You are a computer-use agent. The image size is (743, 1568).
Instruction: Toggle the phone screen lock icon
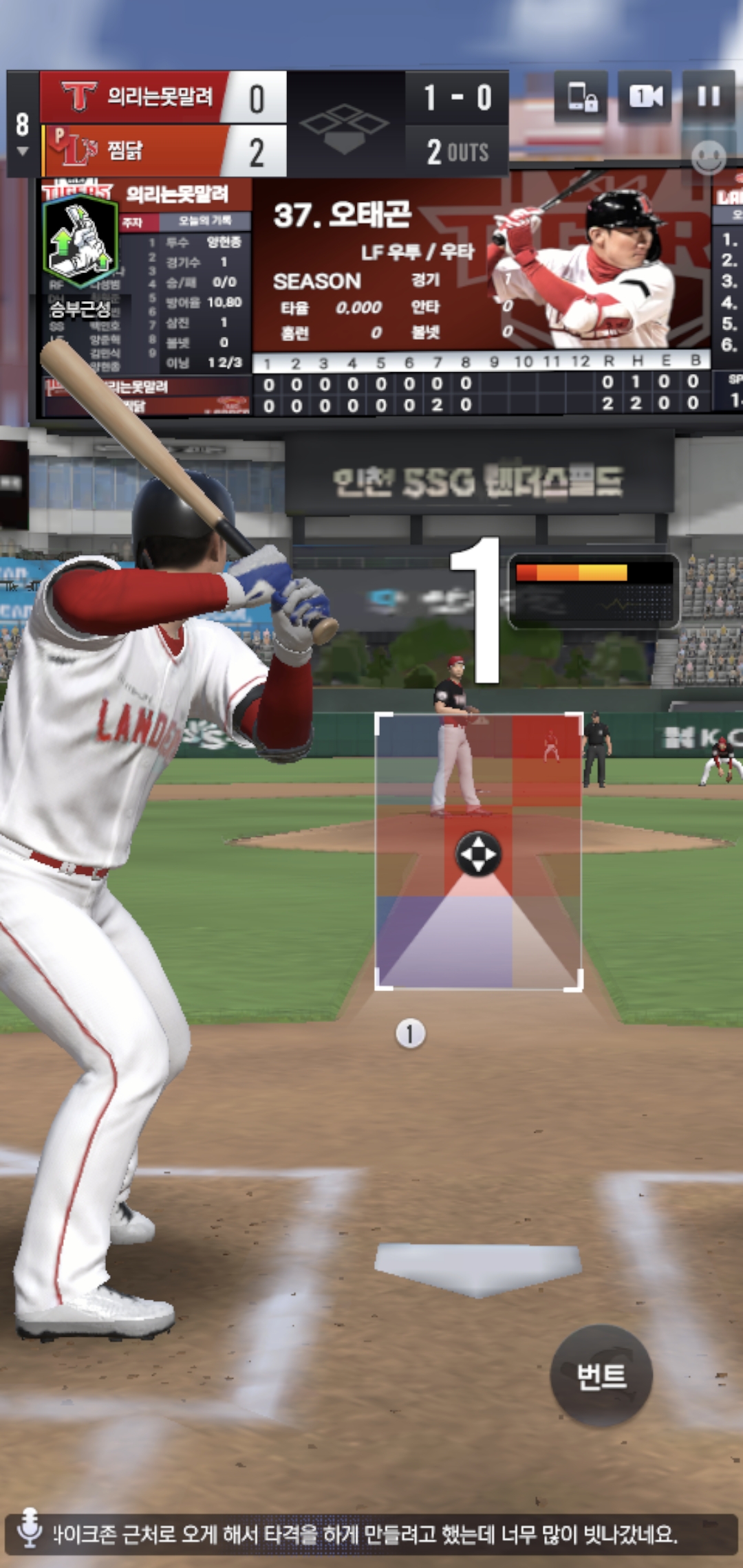coord(582,97)
